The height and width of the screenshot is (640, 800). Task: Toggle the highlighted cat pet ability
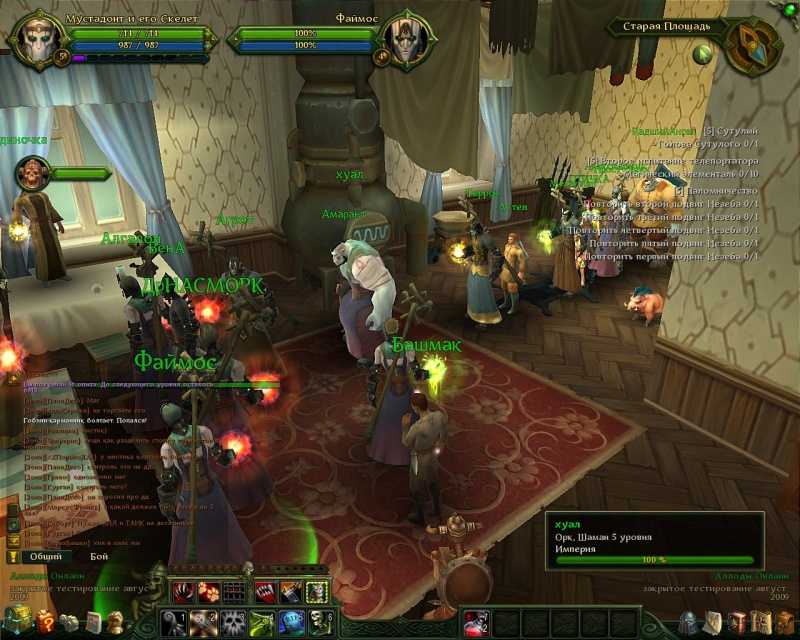click(x=317, y=592)
